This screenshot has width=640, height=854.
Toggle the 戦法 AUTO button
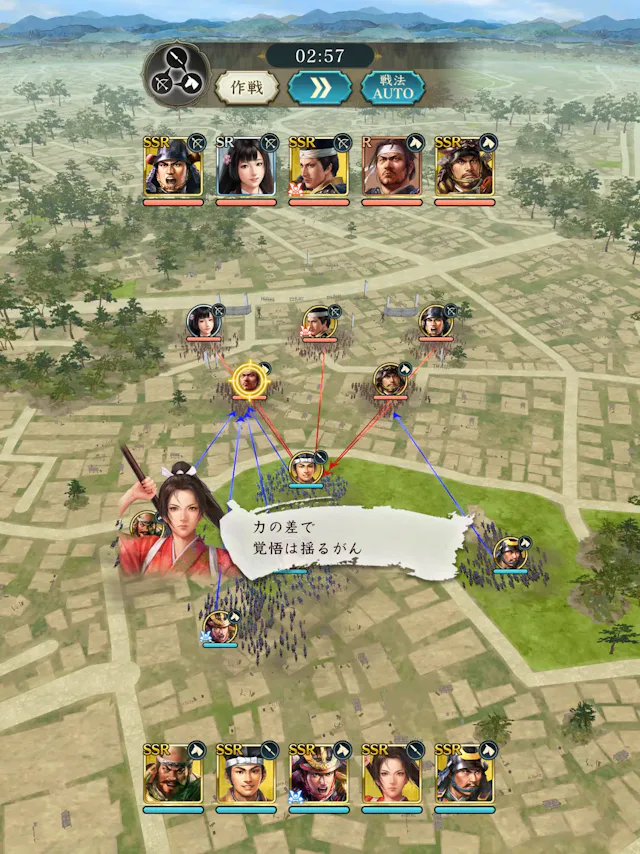391,87
